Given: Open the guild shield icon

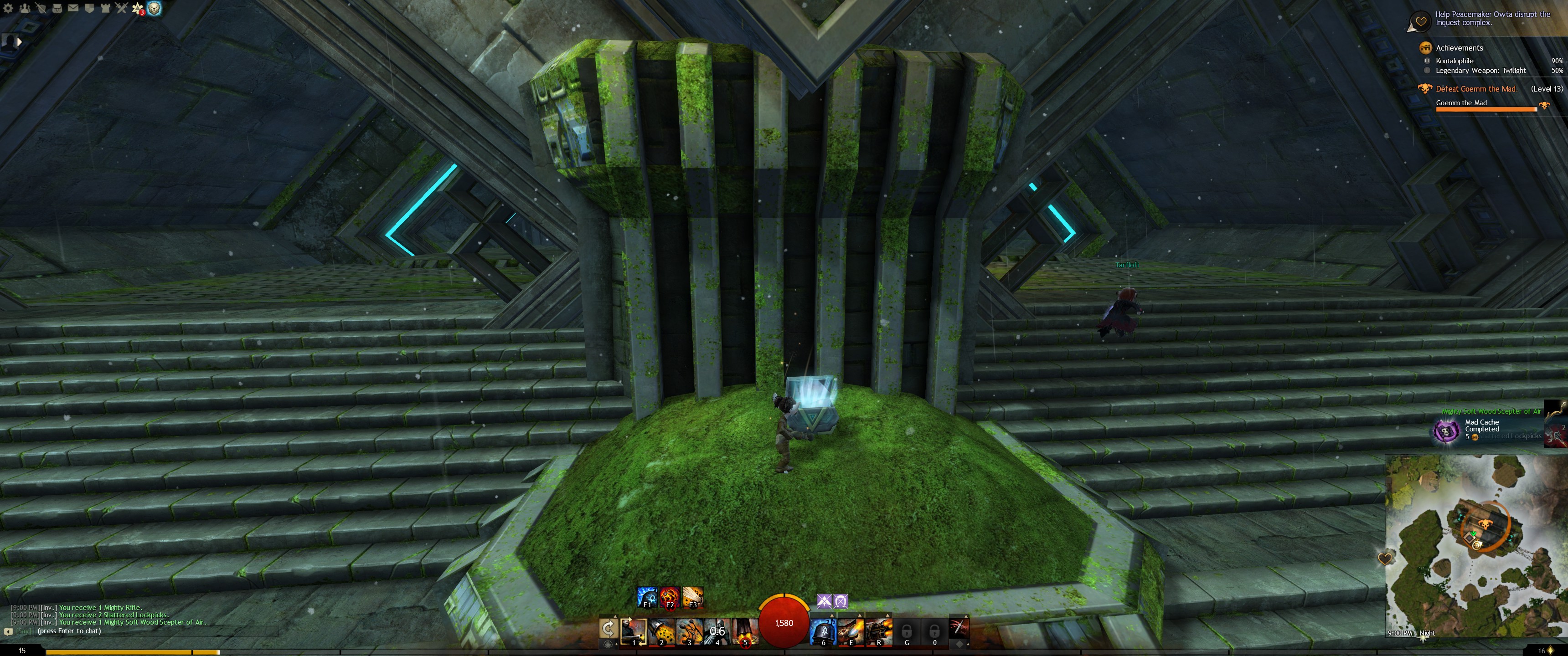Looking at the screenshot, I should coord(89,8).
